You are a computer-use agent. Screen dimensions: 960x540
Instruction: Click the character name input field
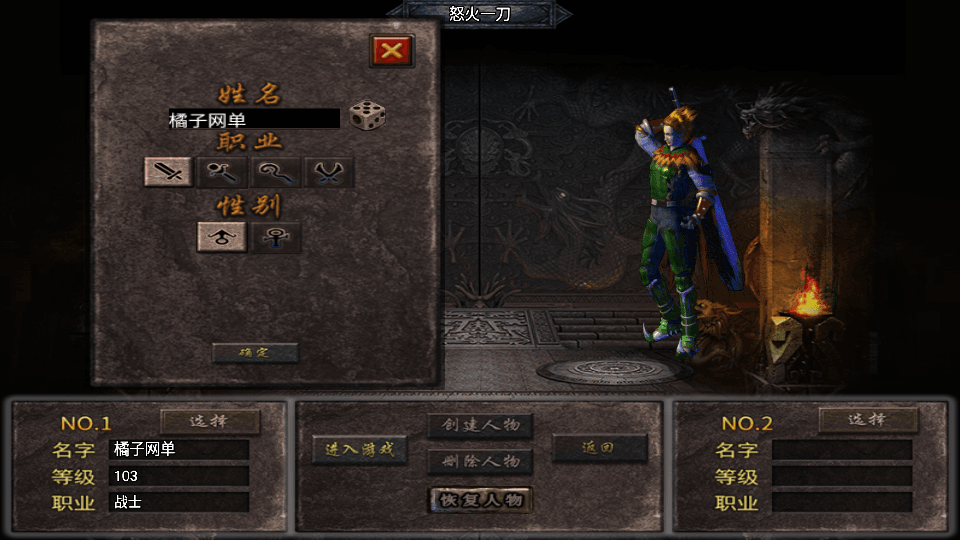coord(254,119)
